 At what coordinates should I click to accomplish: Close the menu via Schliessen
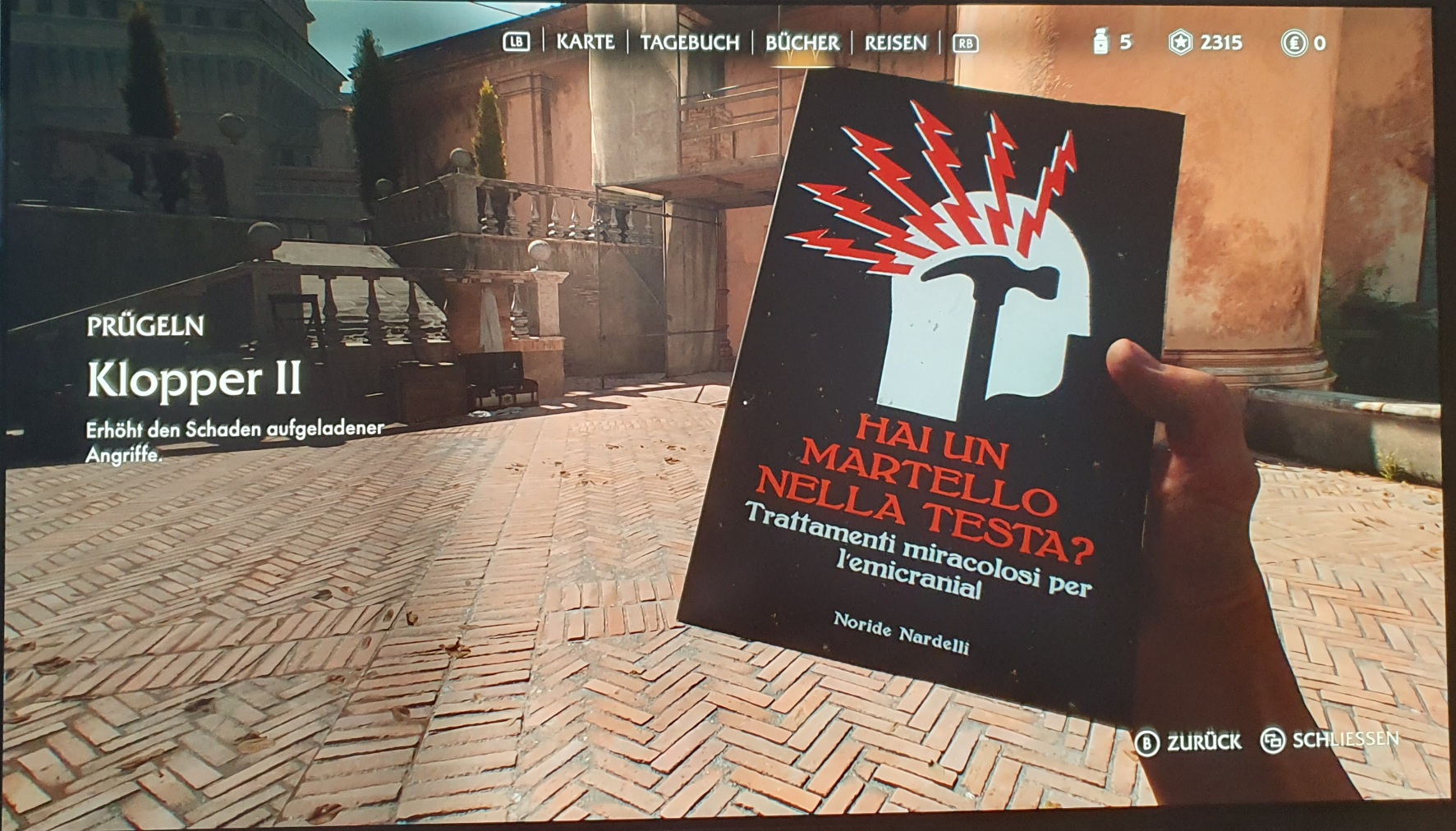coord(1330,741)
